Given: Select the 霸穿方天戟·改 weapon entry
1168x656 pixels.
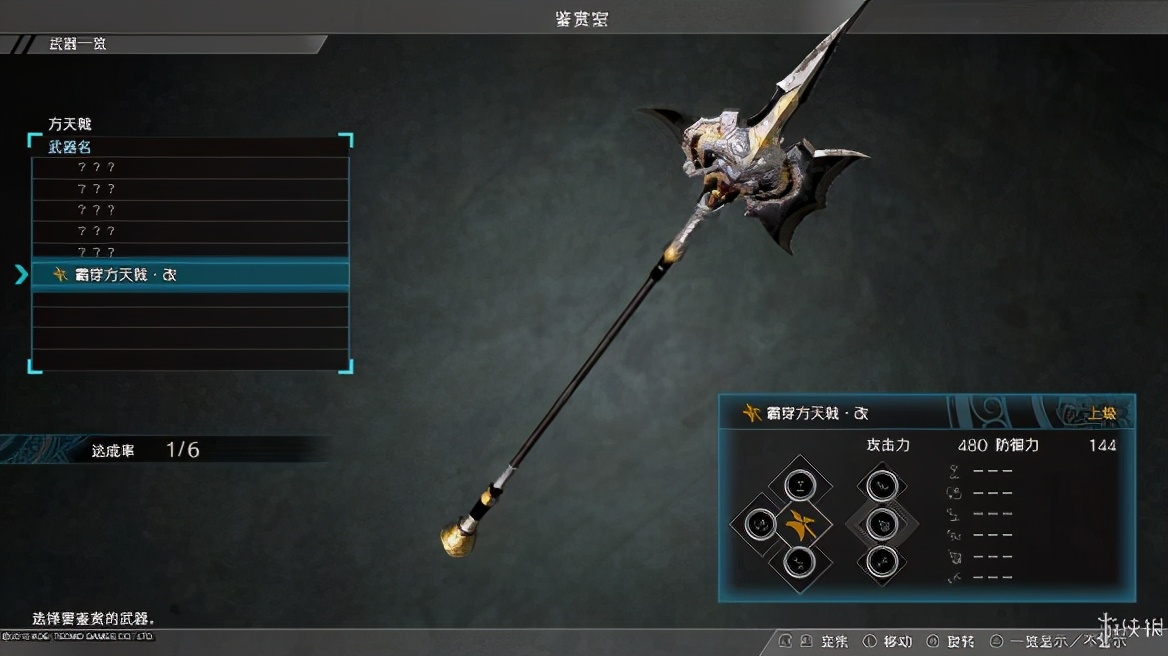Looking at the screenshot, I should (190, 274).
